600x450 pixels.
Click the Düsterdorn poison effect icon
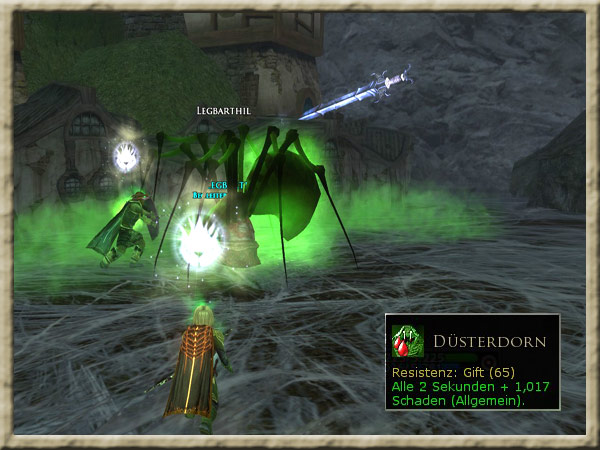[407, 342]
